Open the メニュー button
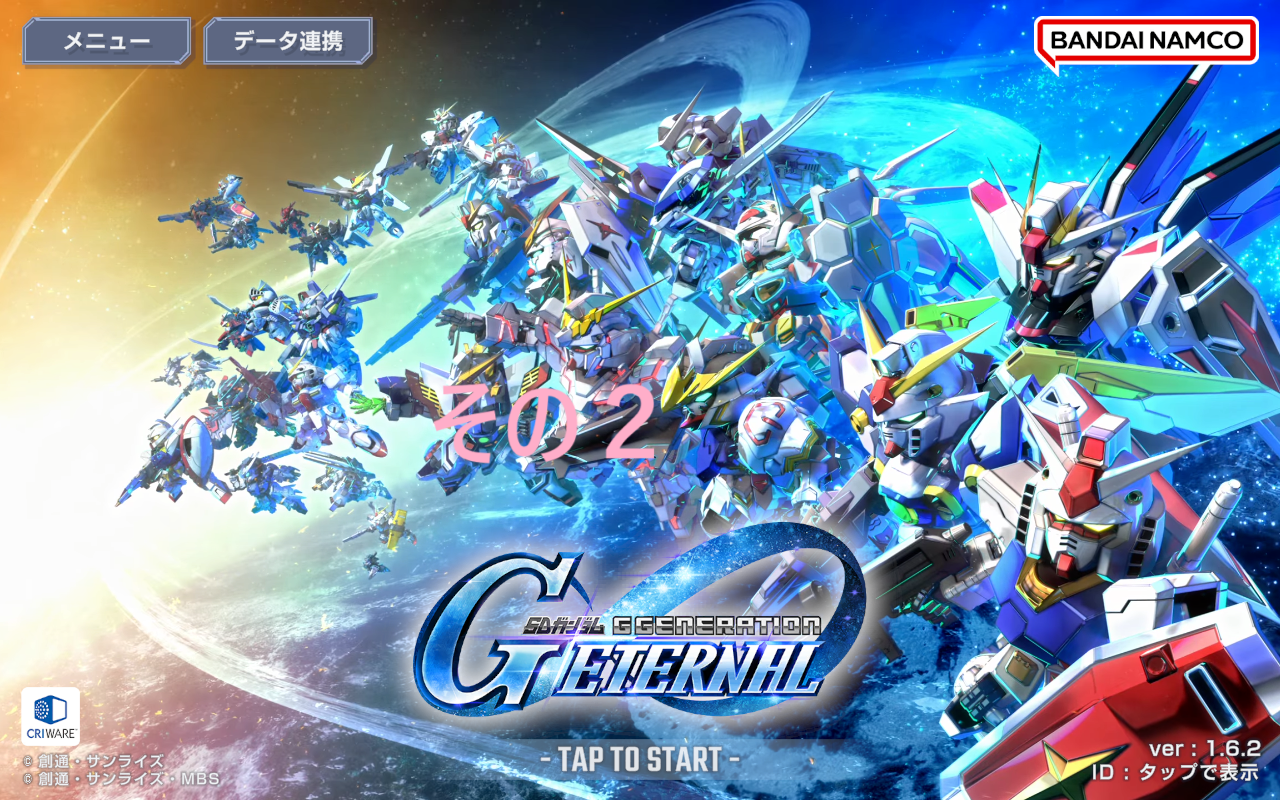1280x800 pixels. [106, 41]
